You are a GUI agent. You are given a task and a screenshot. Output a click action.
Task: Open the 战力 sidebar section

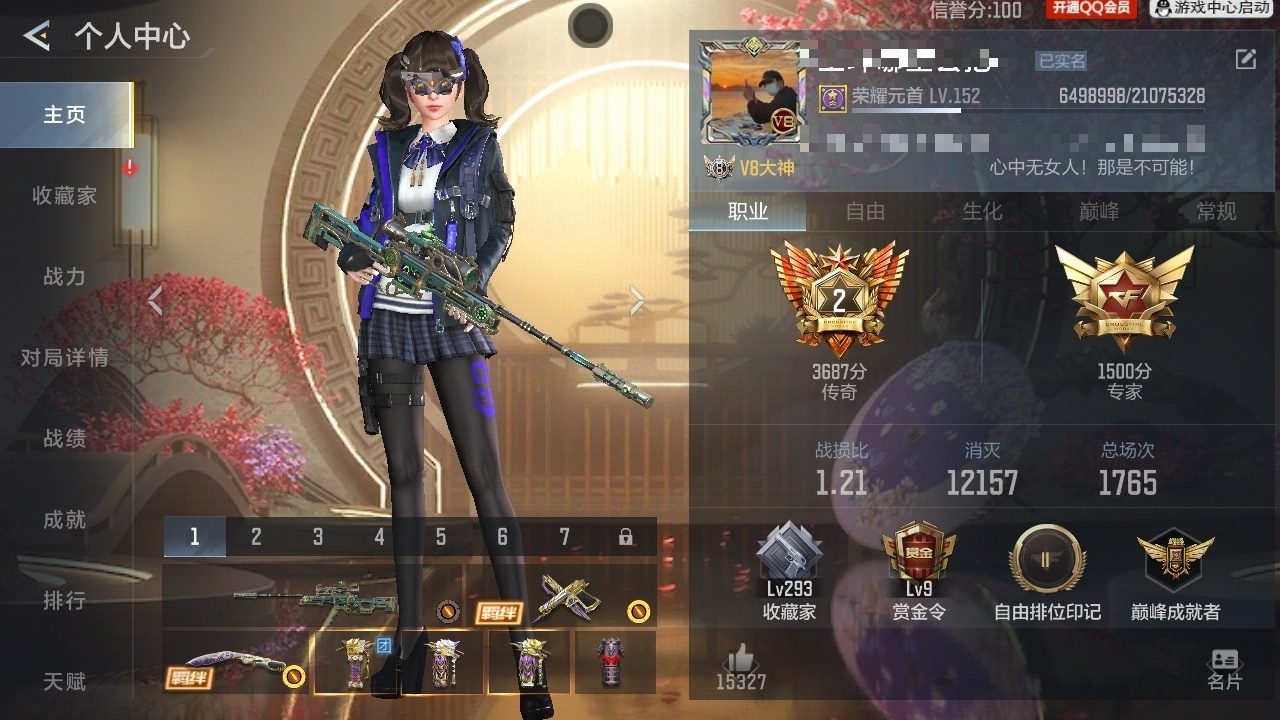pos(65,277)
